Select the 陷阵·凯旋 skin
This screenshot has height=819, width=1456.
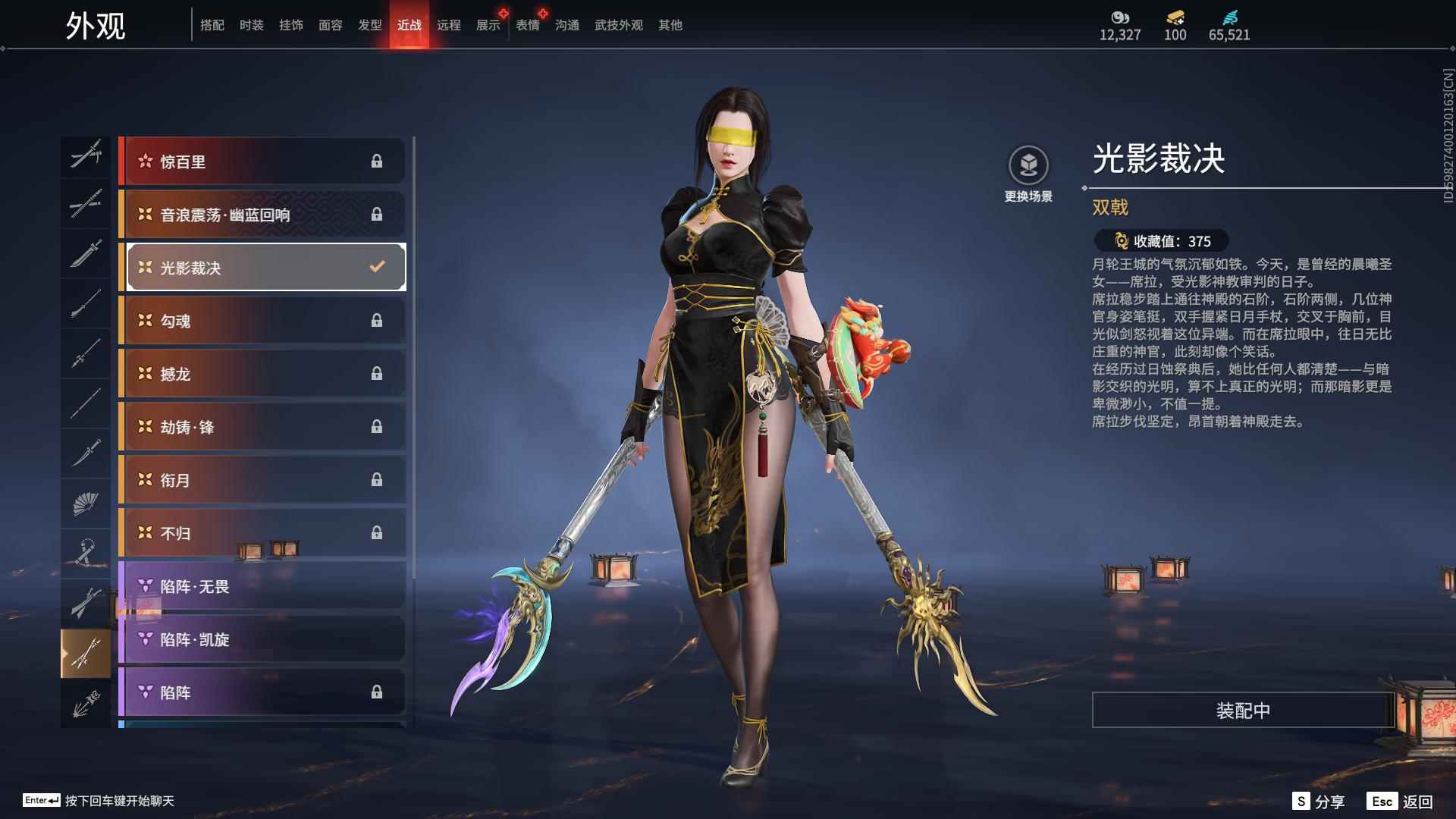coord(262,639)
